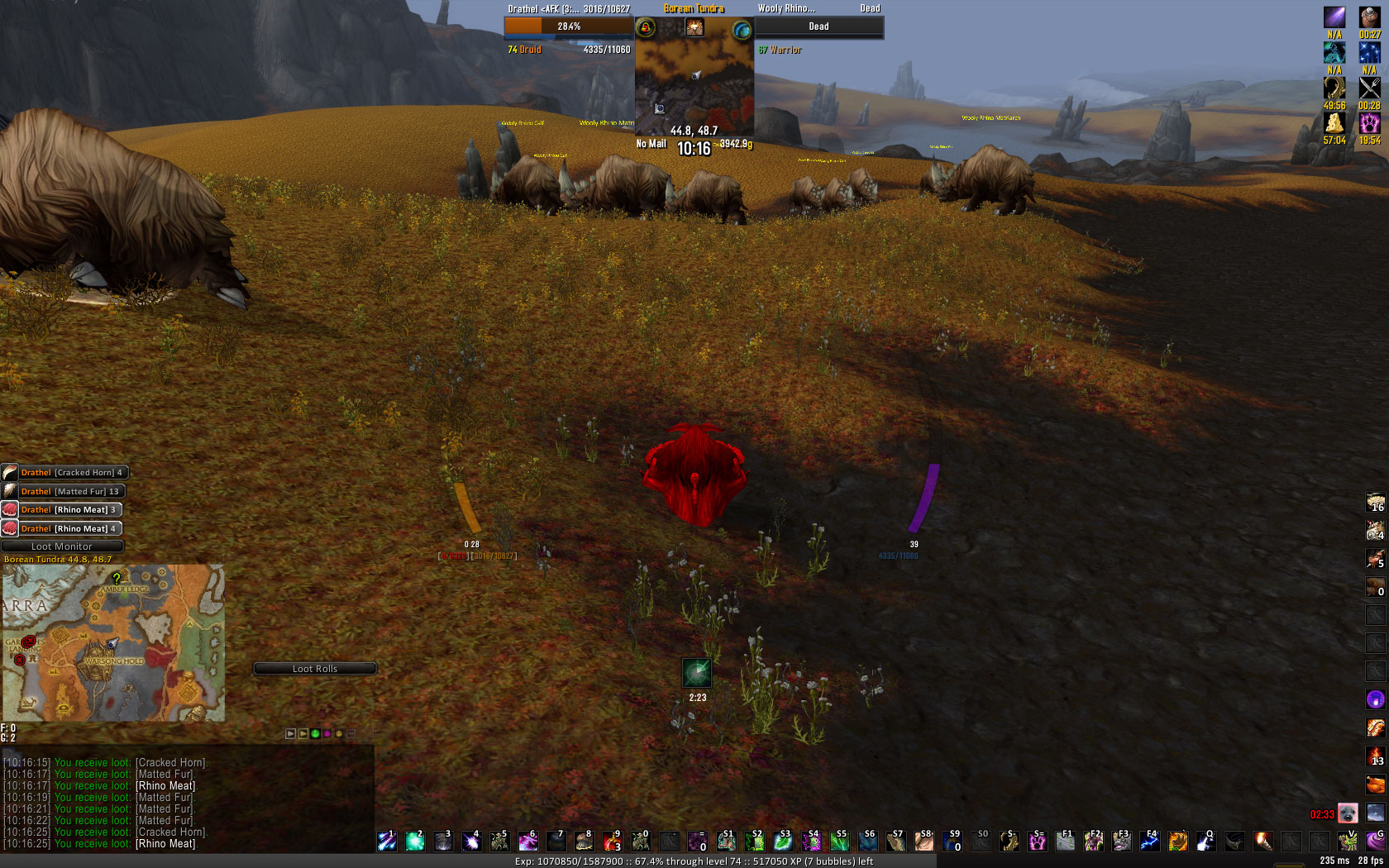Screen dimensions: 1389x868
Task: Click the green orb cooldown icon
Action: tap(697, 673)
